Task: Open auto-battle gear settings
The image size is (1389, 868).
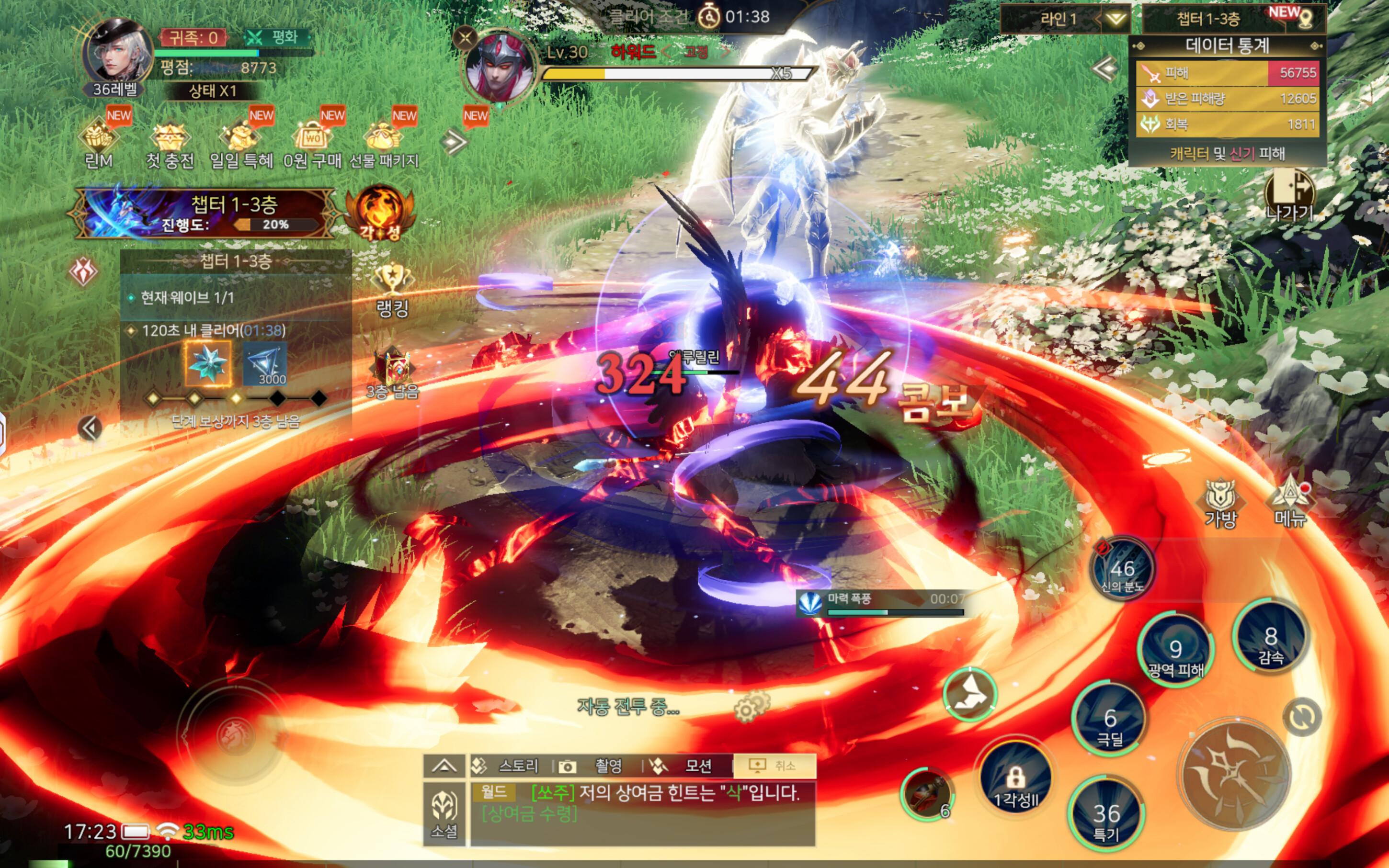Action: click(x=750, y=707)
